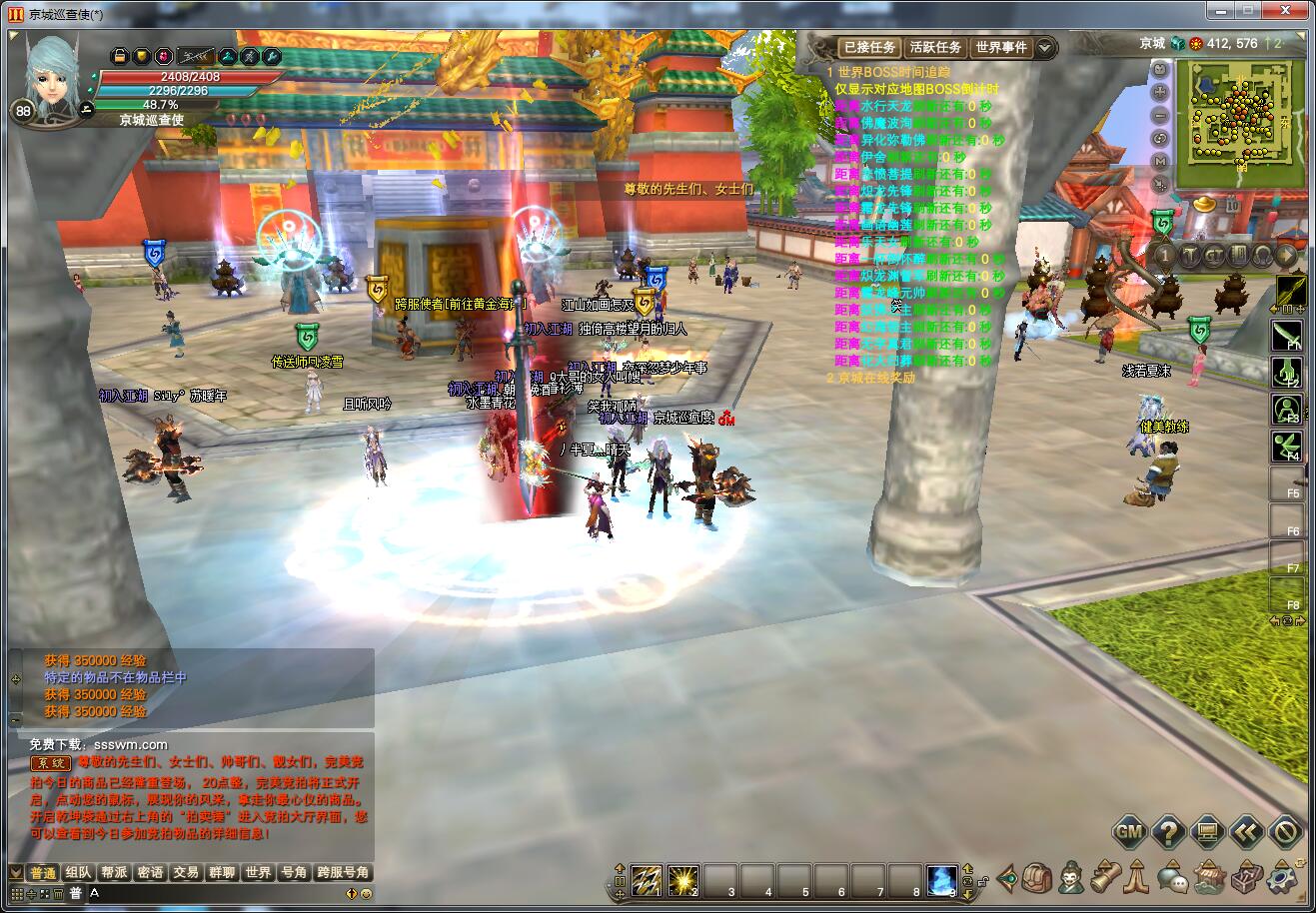
Task: Open the world map via the M button
Action: tap(1160, 162)
